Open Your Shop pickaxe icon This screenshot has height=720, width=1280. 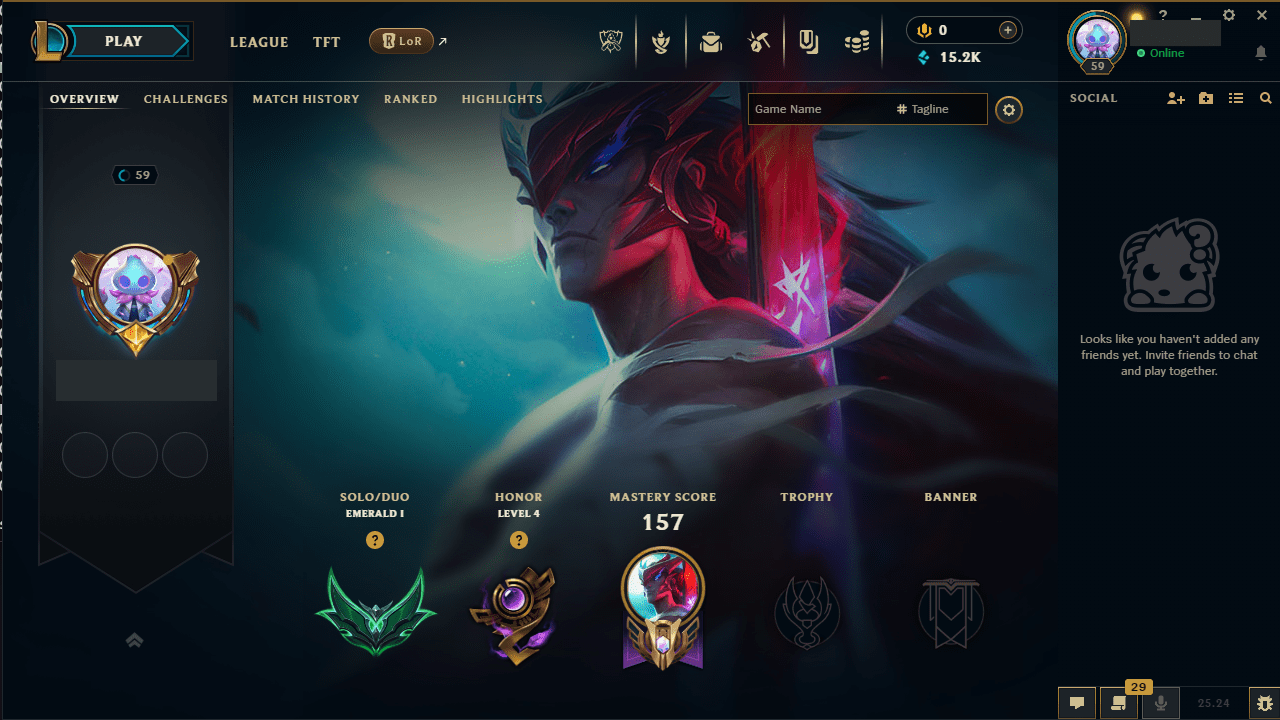758,41
